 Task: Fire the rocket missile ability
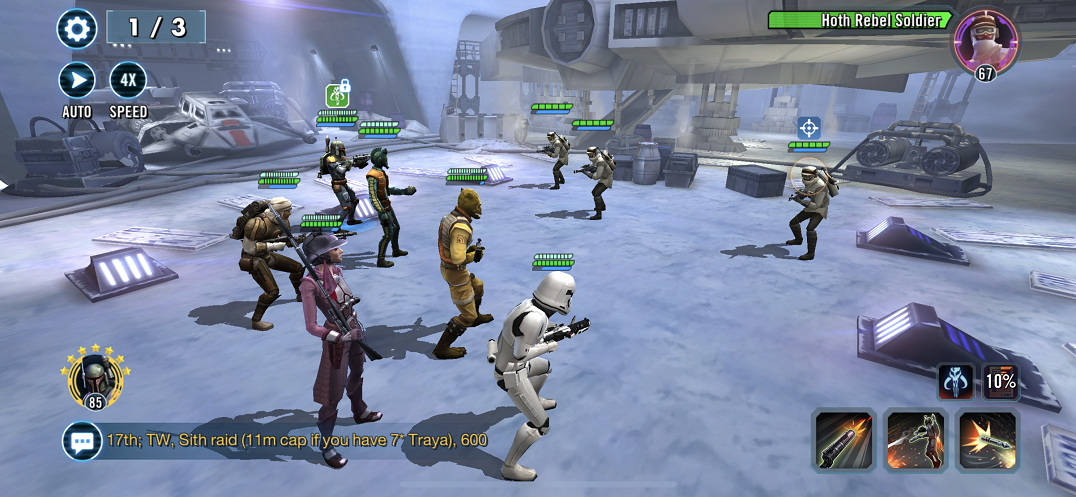tap(988, 440)
